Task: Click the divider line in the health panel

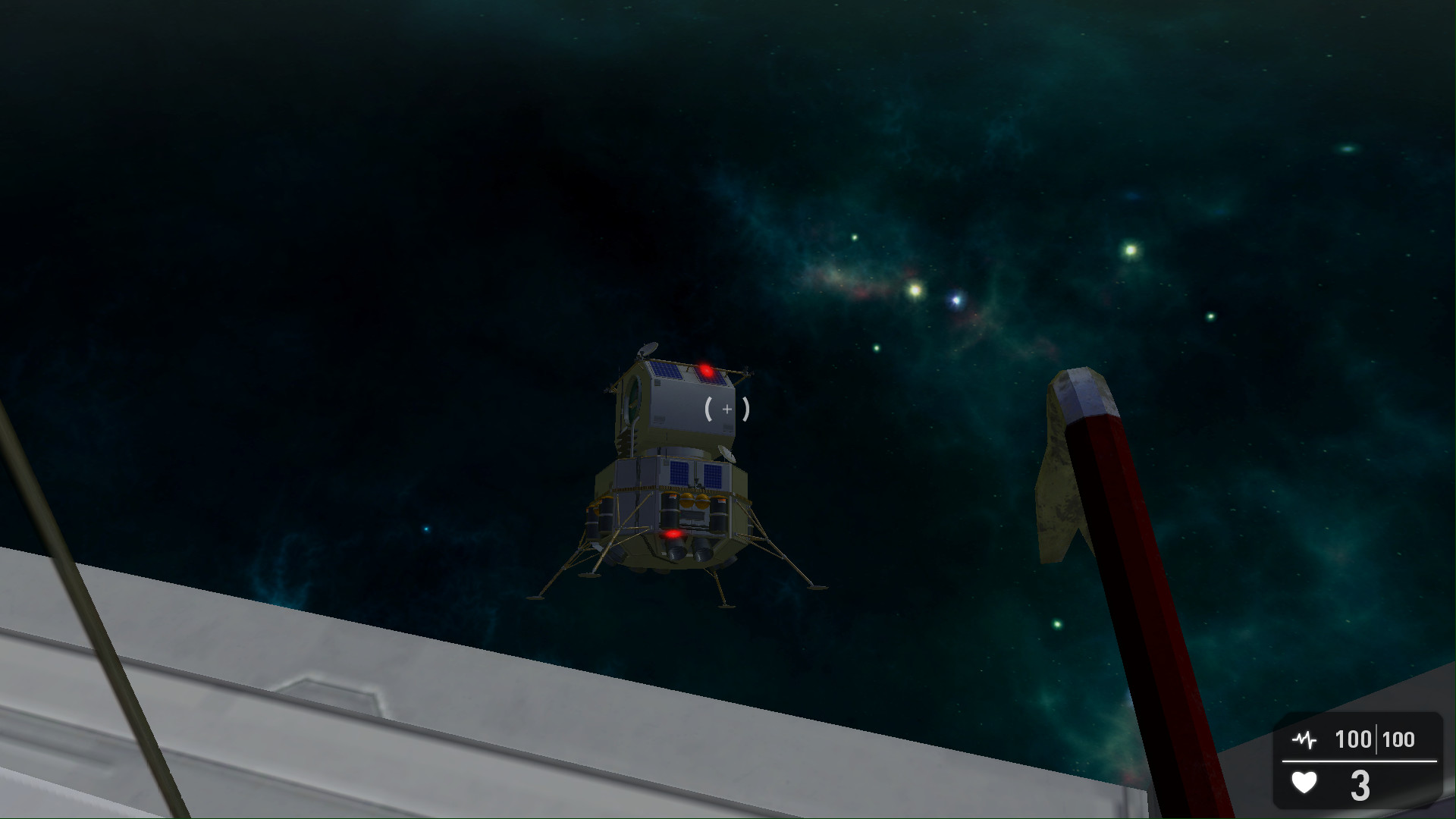Action: click(1359, 761)
